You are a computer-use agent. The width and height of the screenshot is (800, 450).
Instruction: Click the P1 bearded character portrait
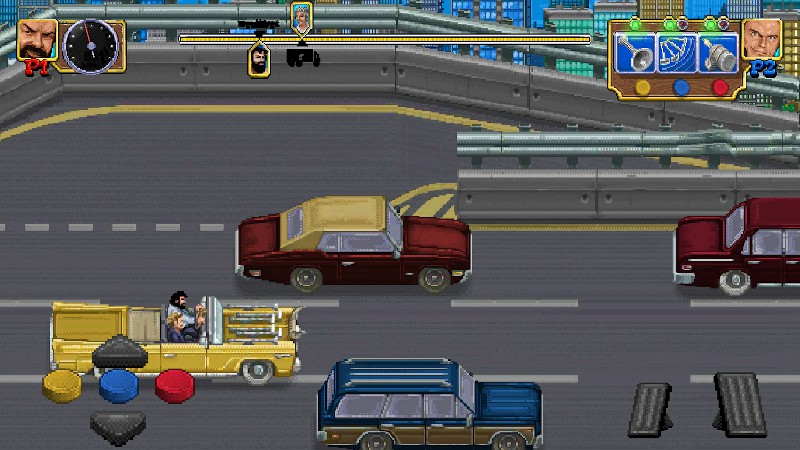[37, 40]
